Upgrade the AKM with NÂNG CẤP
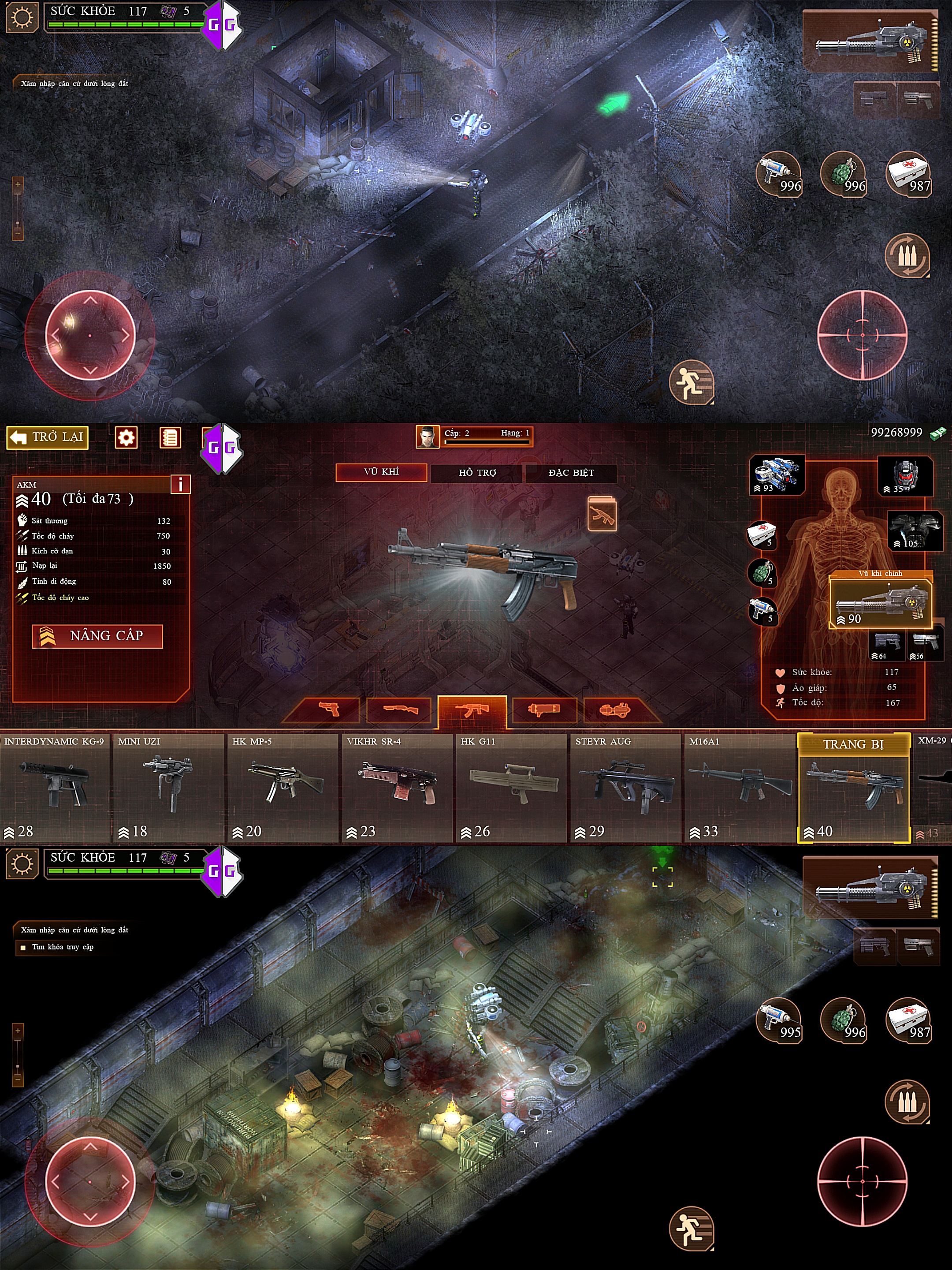Viewport: 952px width, 1270px height. coord(97,636)
